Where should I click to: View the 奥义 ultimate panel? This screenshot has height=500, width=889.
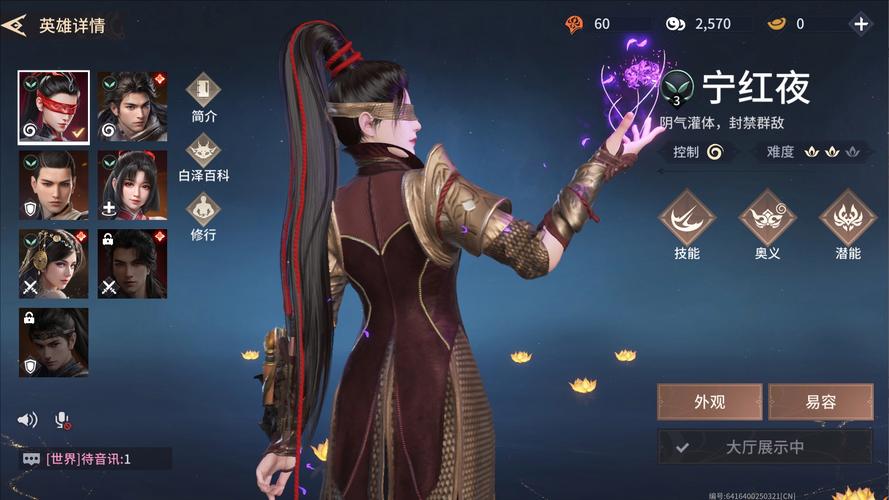tap(767, 224)
